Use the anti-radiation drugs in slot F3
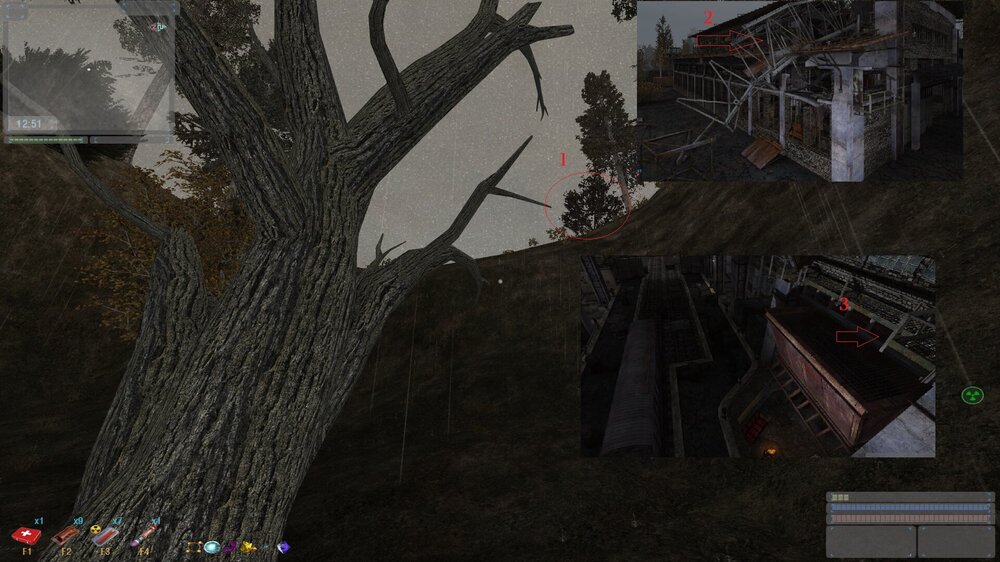 coord(103,536)
